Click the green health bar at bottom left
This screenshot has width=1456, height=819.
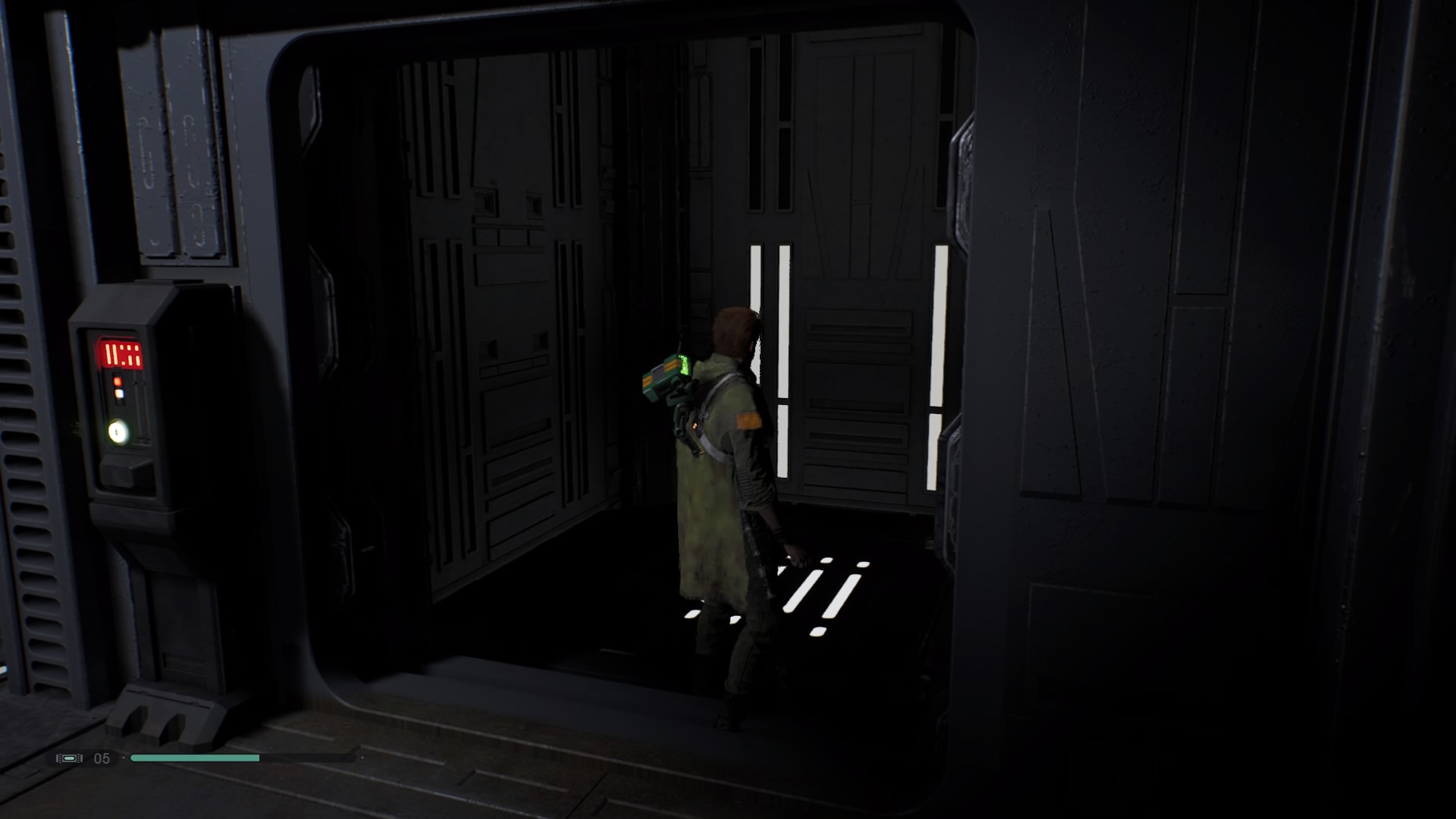click(x=193, y=758)
